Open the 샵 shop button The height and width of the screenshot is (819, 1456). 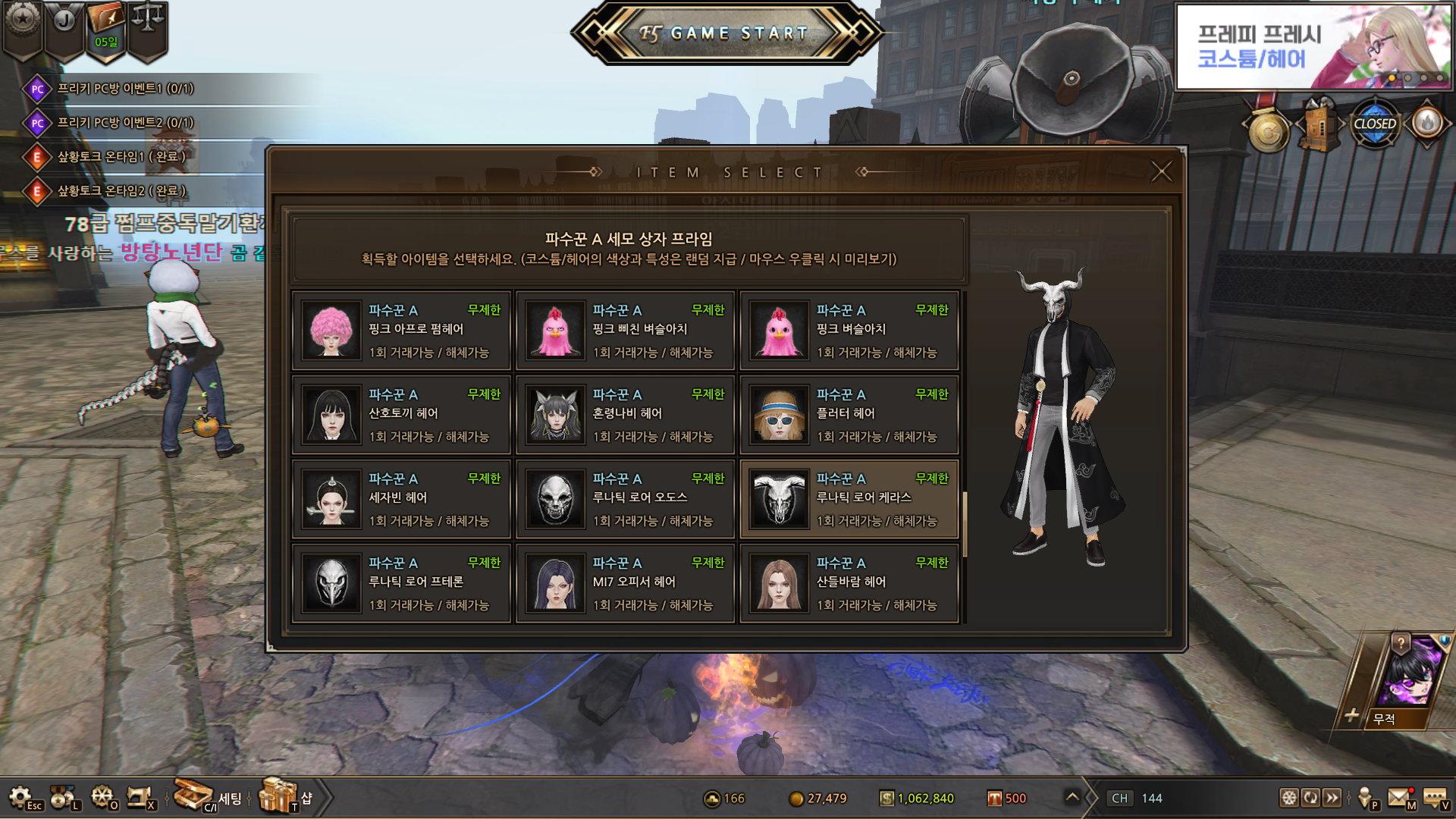[286, 796]
